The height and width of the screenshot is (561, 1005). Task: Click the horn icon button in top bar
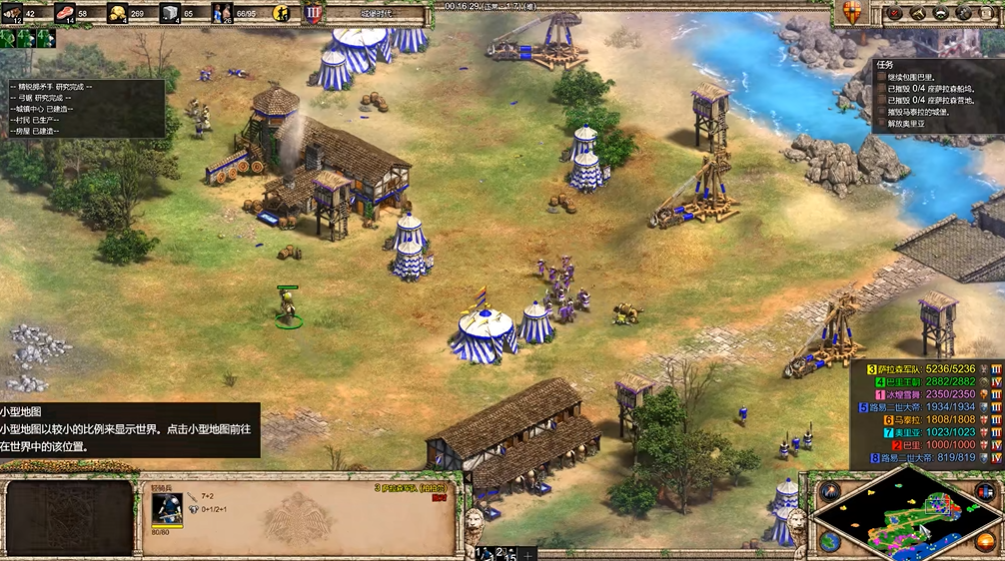coord(919,13)
